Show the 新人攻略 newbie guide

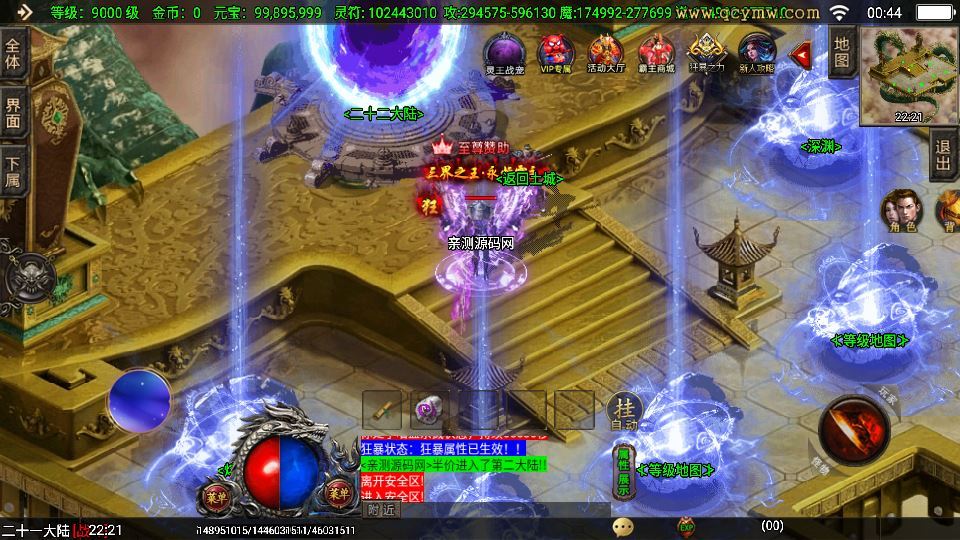point(756,52)
